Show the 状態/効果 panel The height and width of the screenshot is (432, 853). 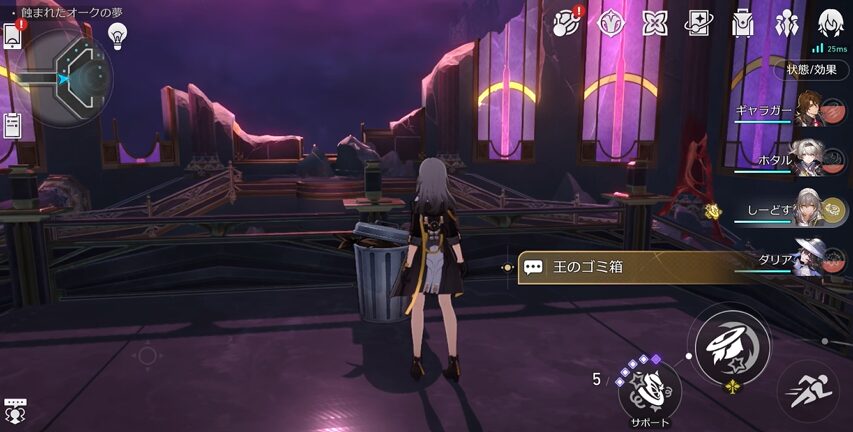(x=811, y=70)
